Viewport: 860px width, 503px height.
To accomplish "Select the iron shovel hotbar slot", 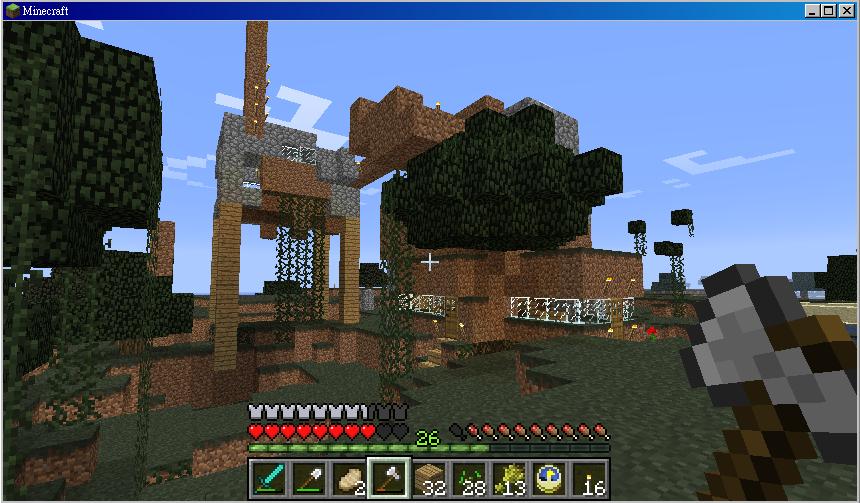I will point(308,479).
